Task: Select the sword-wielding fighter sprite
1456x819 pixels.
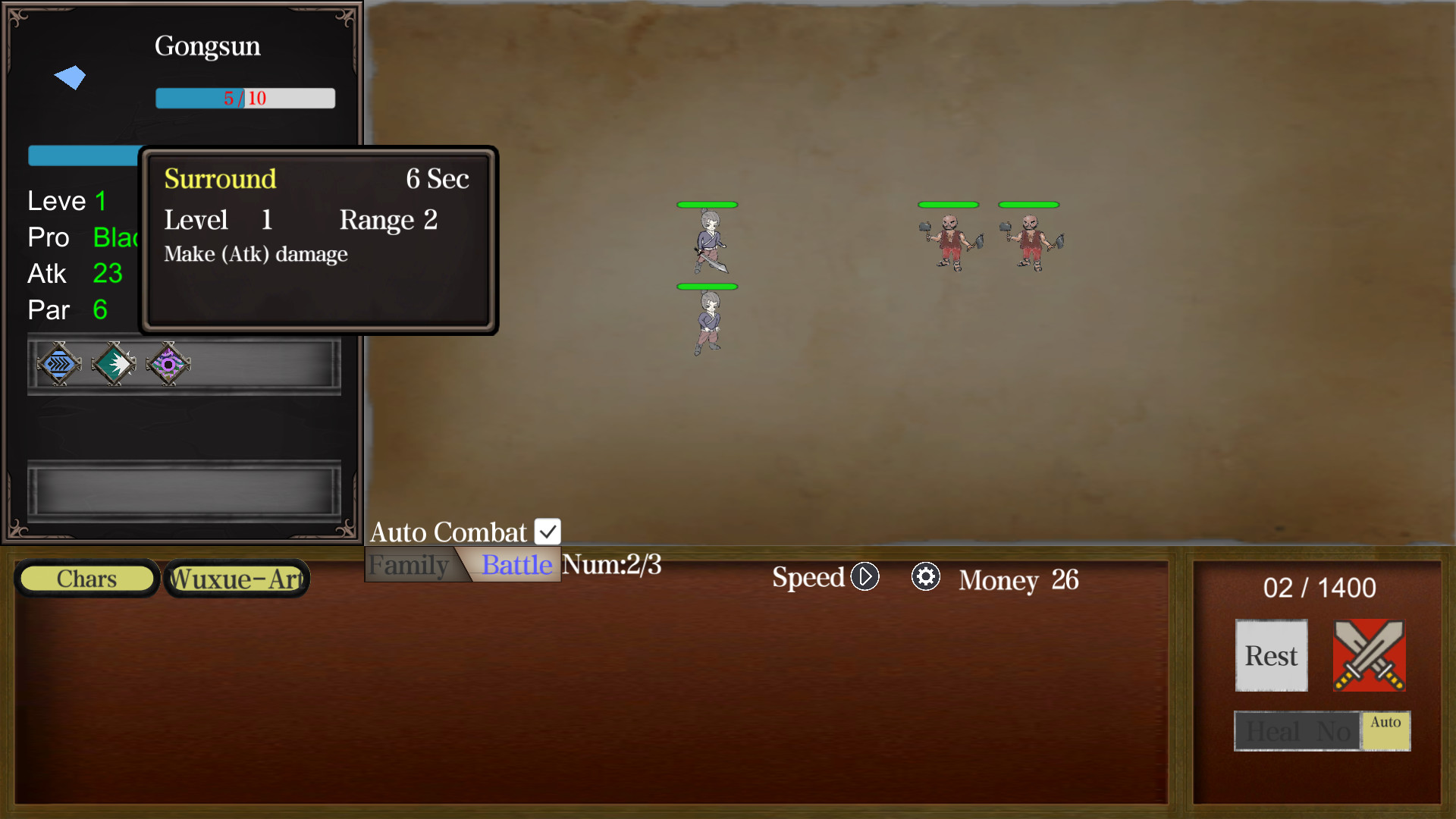Action: 707,243
